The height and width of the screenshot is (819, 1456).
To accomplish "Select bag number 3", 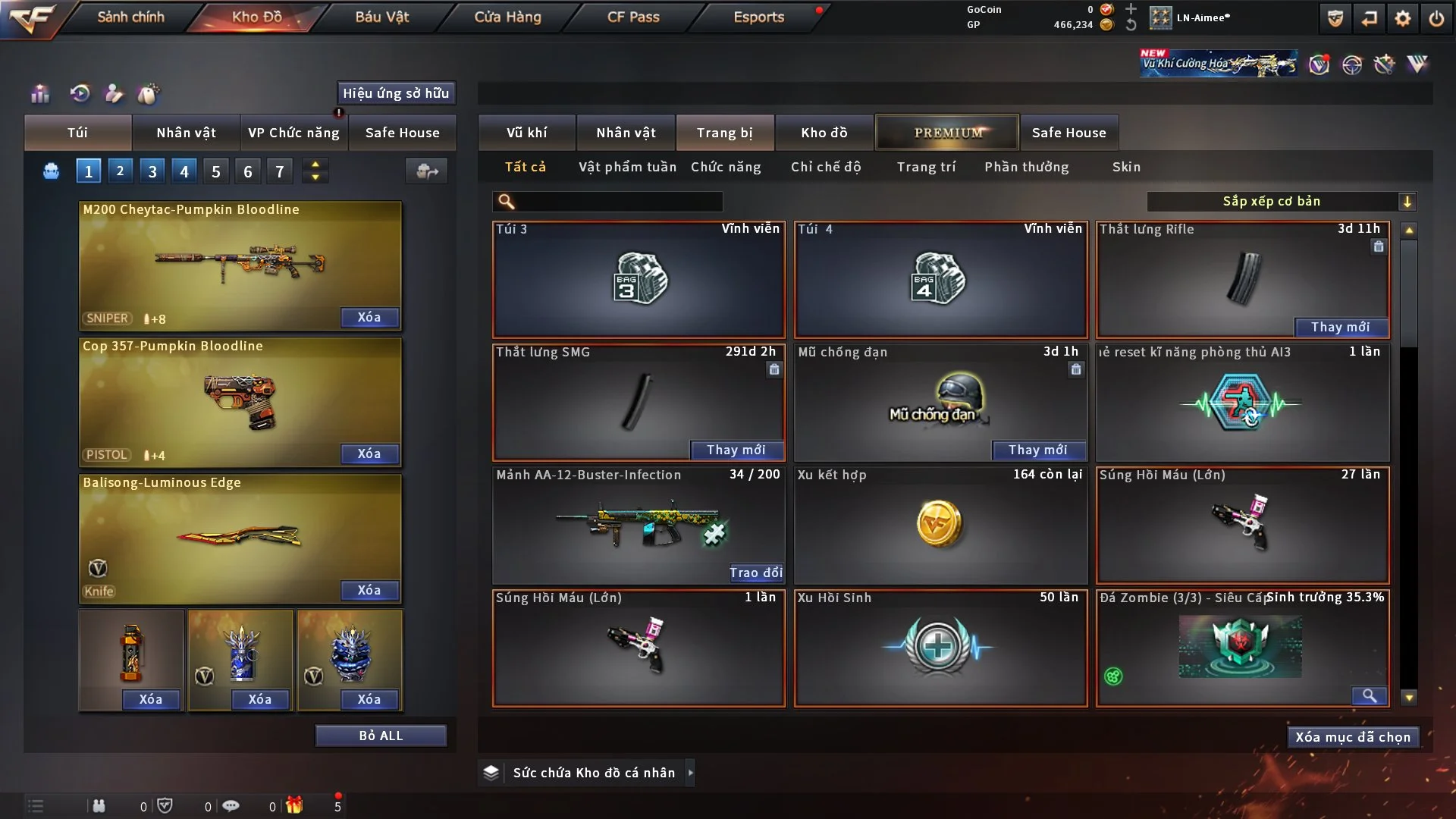I will pyautogui.click(x=152, y=171).
